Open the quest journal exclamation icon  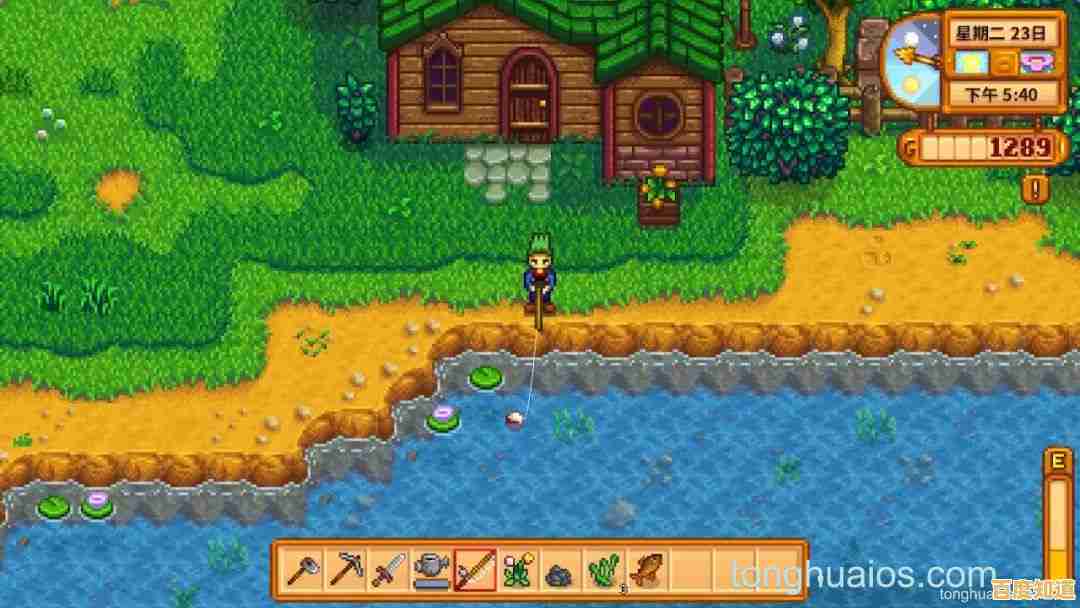pos(1036,188)
